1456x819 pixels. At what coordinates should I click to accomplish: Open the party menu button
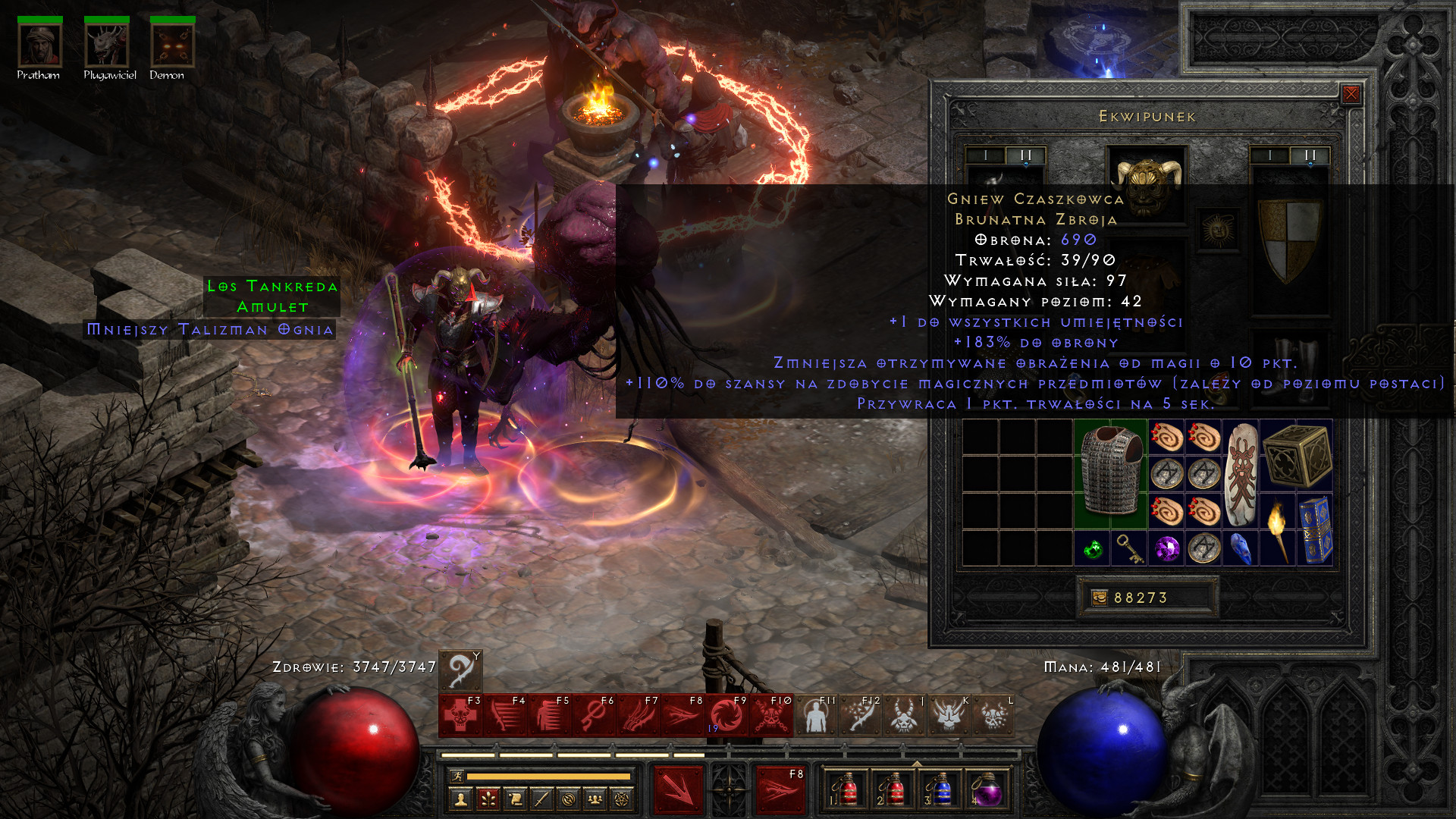point(595,799)
